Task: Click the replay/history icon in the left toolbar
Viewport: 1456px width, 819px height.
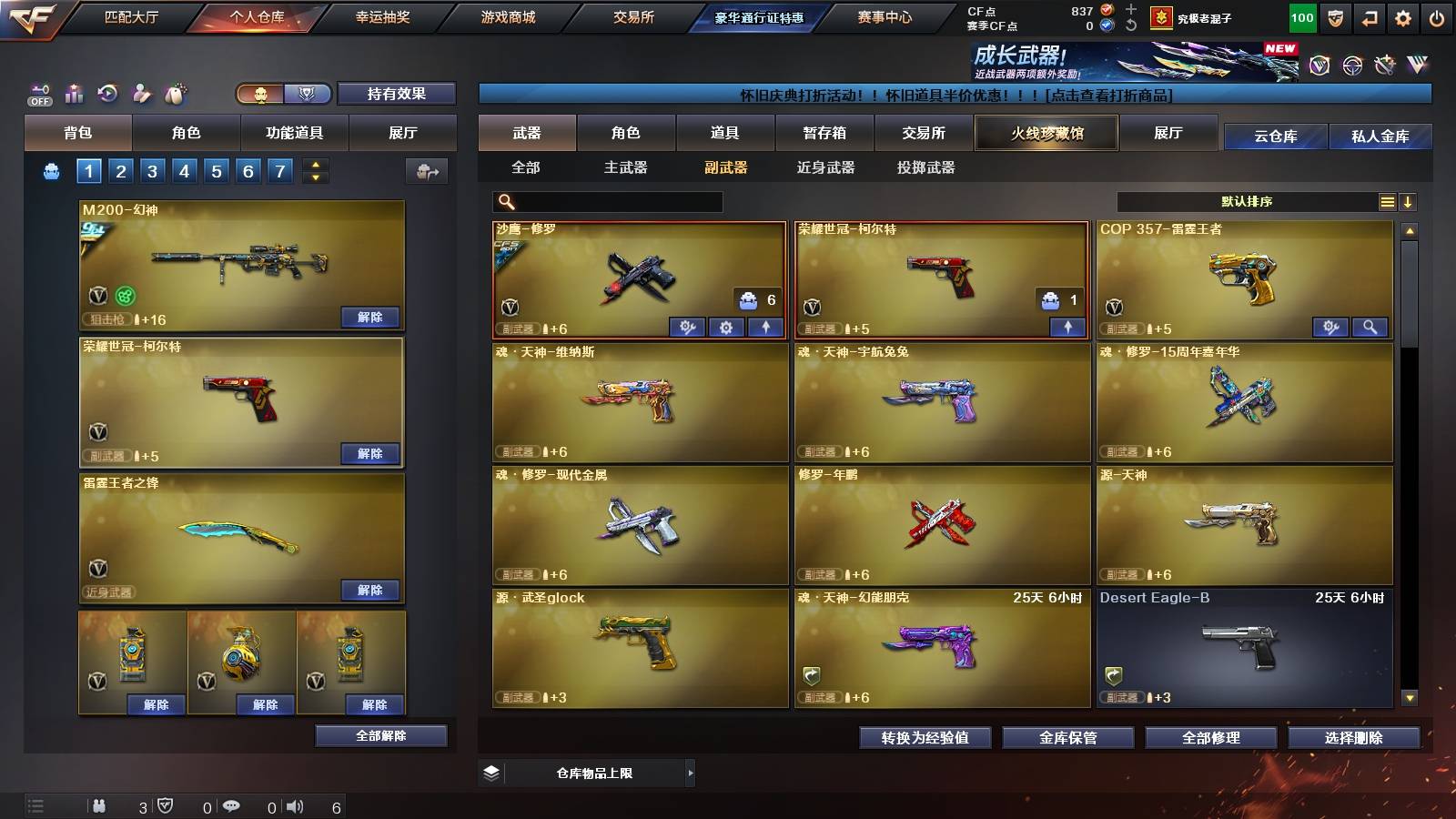Action: (x=106, y=94)
